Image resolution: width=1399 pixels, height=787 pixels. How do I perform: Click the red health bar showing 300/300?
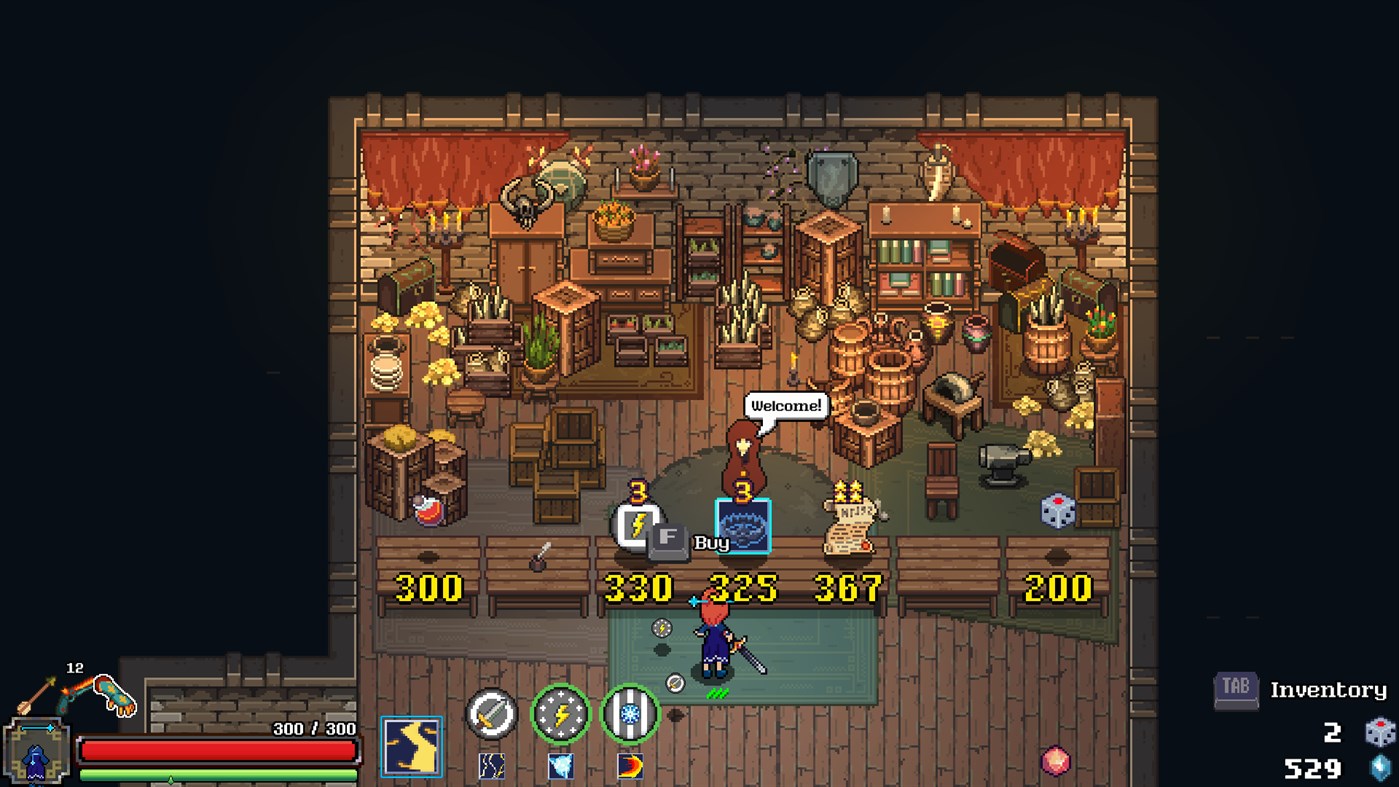(x=215, y=751)
